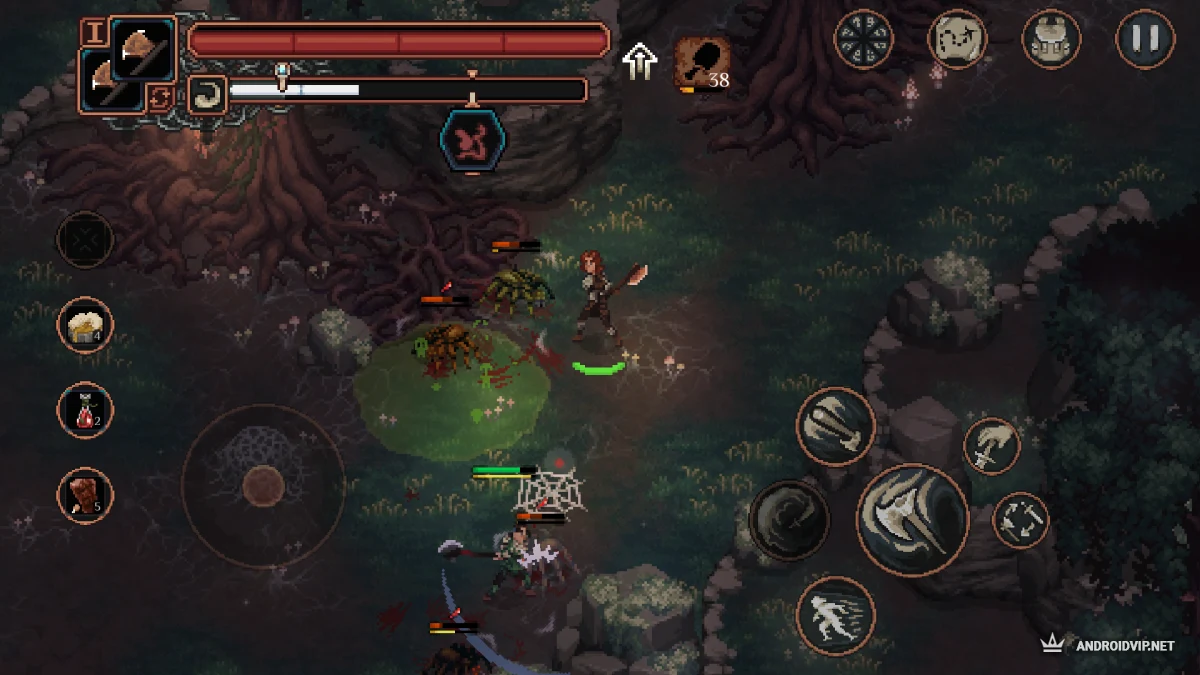The image size is (1200, 675).
Task: Drink the red health potion
Action: click(x=85, y=410)
